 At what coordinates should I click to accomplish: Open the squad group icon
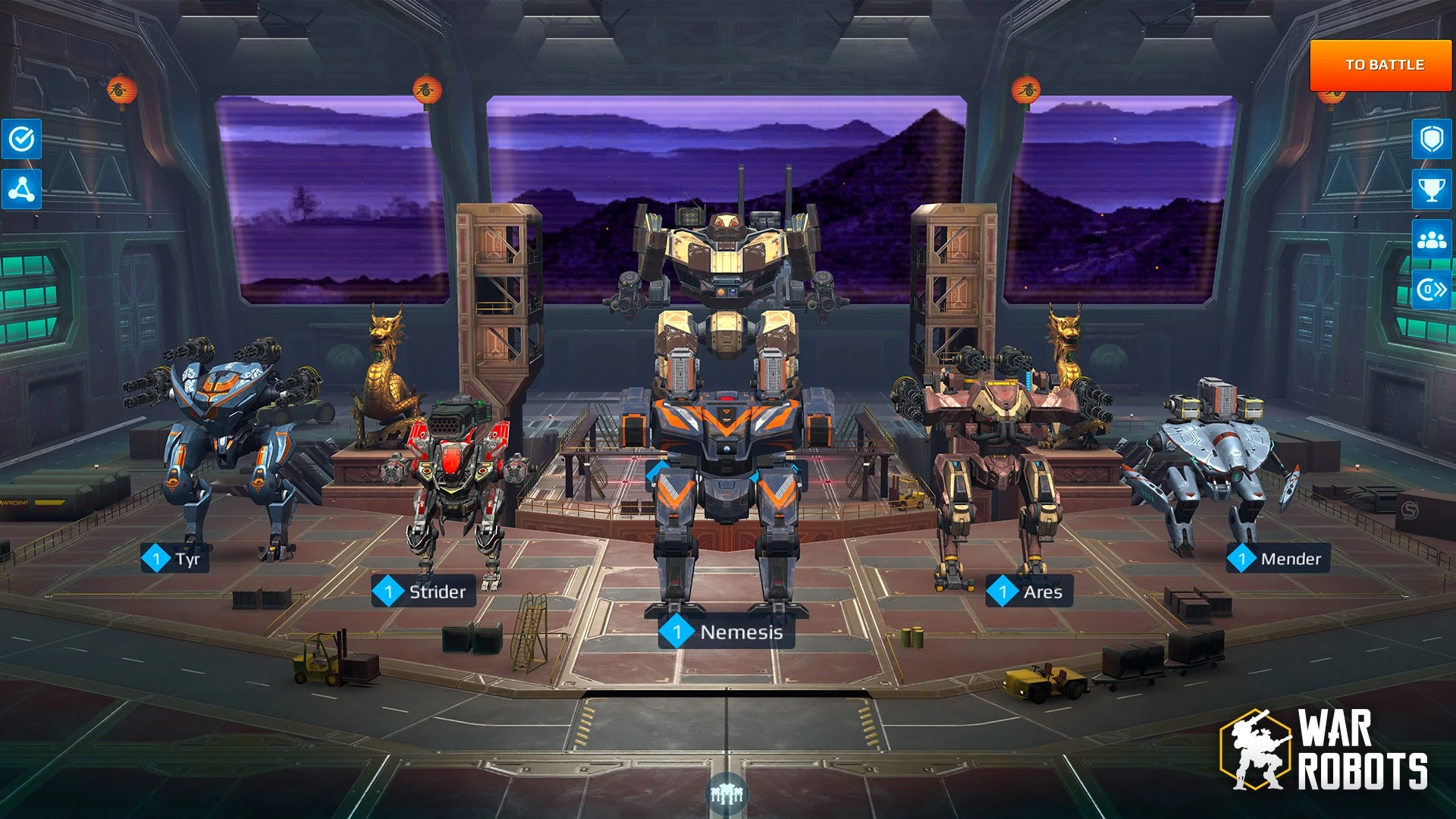point(1431,240)
